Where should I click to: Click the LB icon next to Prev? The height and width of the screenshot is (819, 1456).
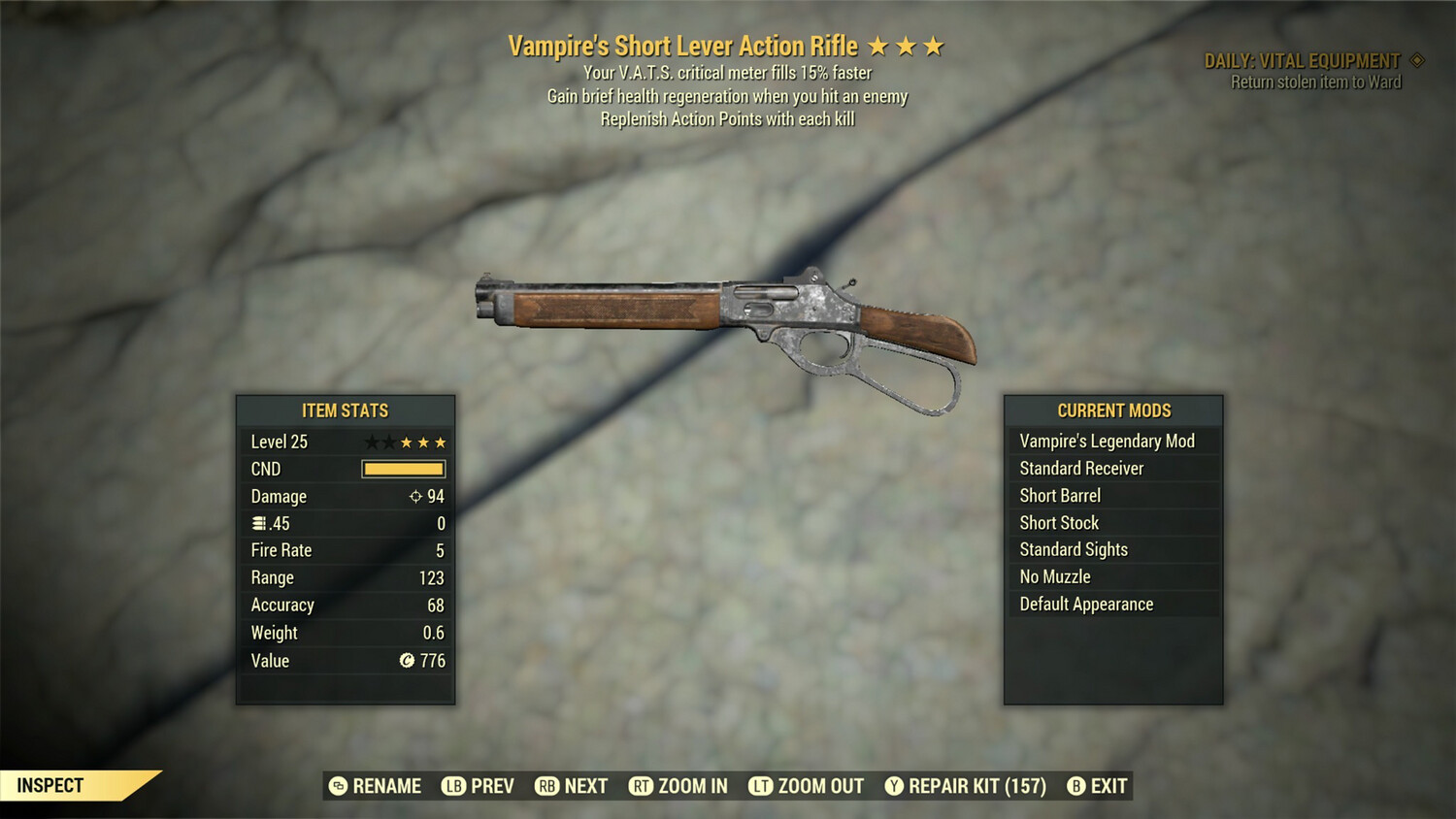452,786
